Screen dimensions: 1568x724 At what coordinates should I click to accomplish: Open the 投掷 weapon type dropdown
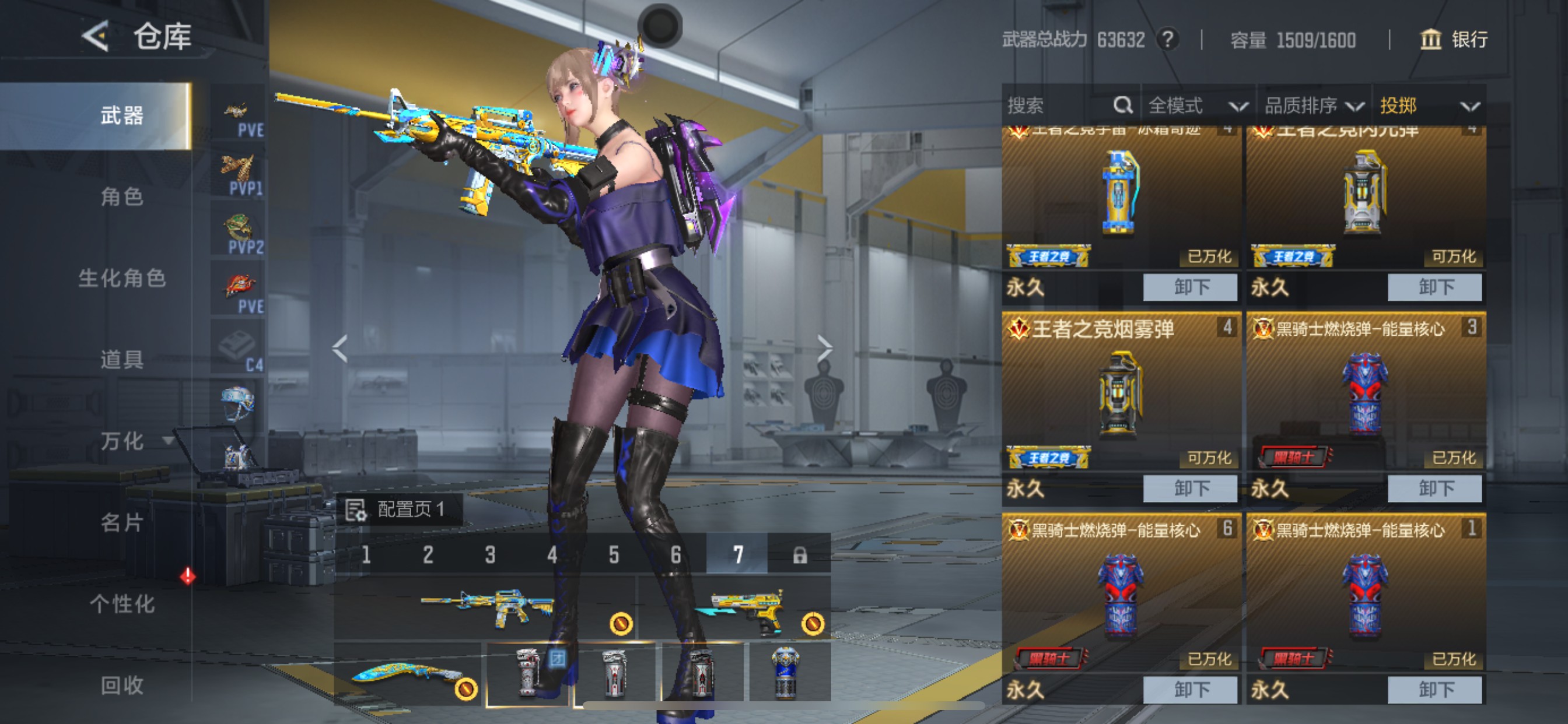click(x=1429, y=106)
